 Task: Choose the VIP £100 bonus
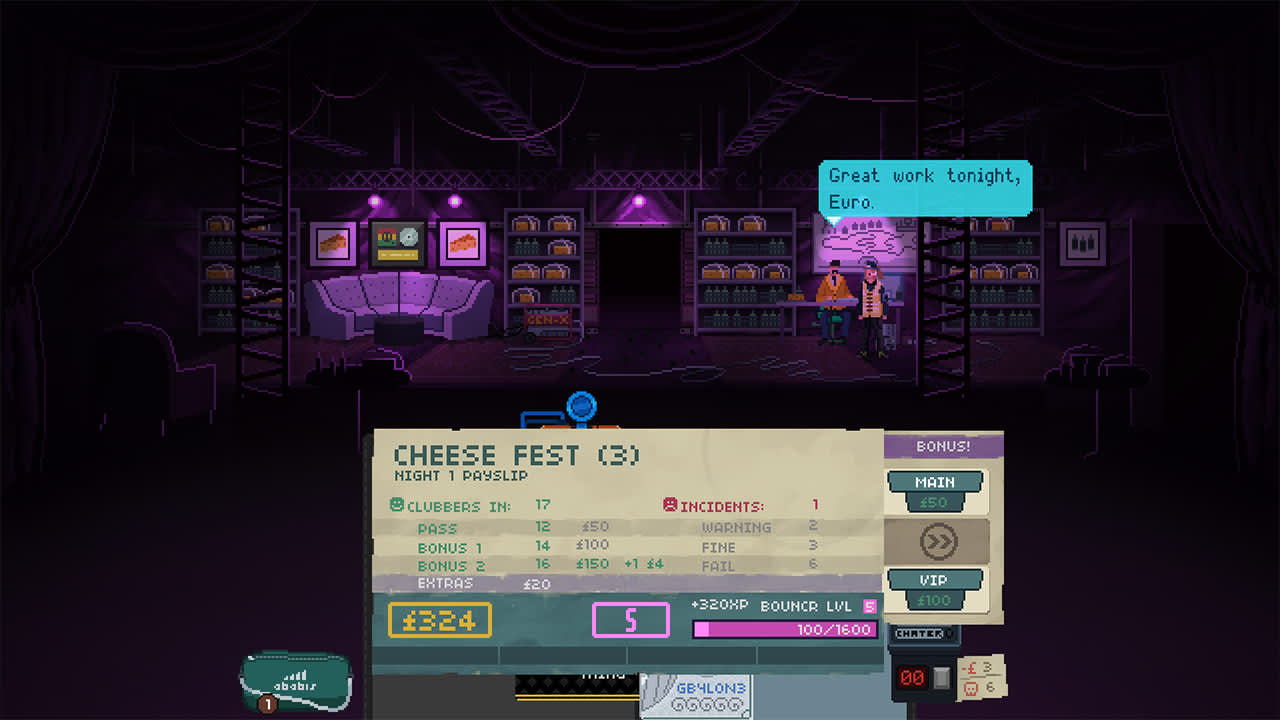pos(935,589)
